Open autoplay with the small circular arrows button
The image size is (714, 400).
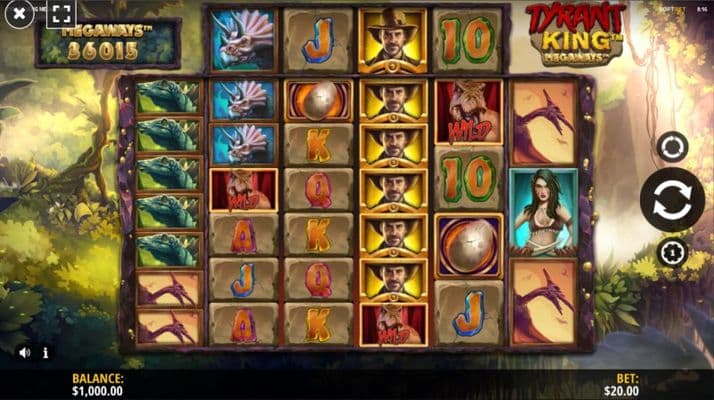(672, 147)
